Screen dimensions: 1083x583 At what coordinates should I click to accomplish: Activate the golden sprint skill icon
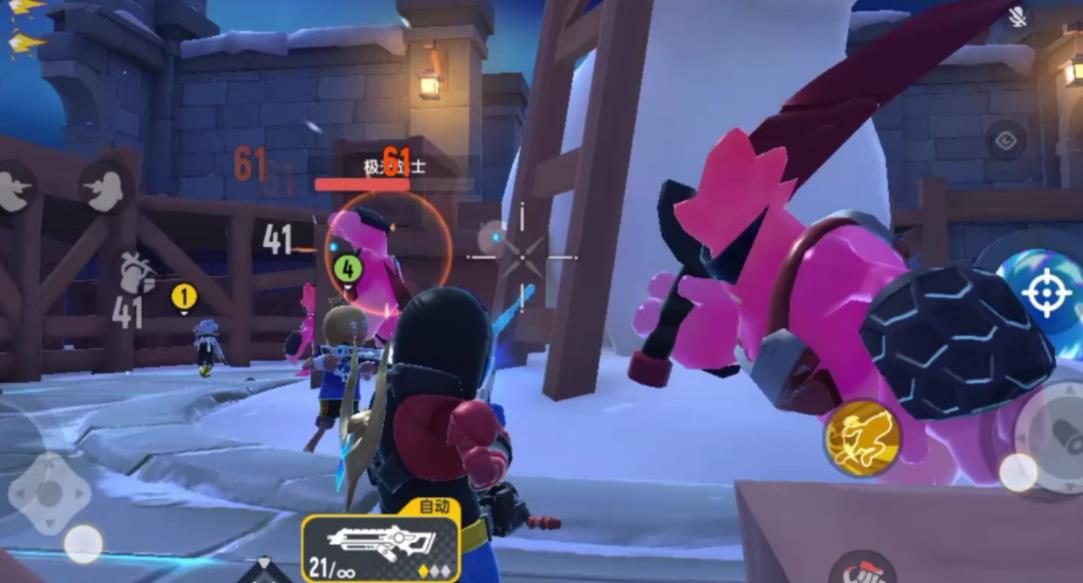862,438
